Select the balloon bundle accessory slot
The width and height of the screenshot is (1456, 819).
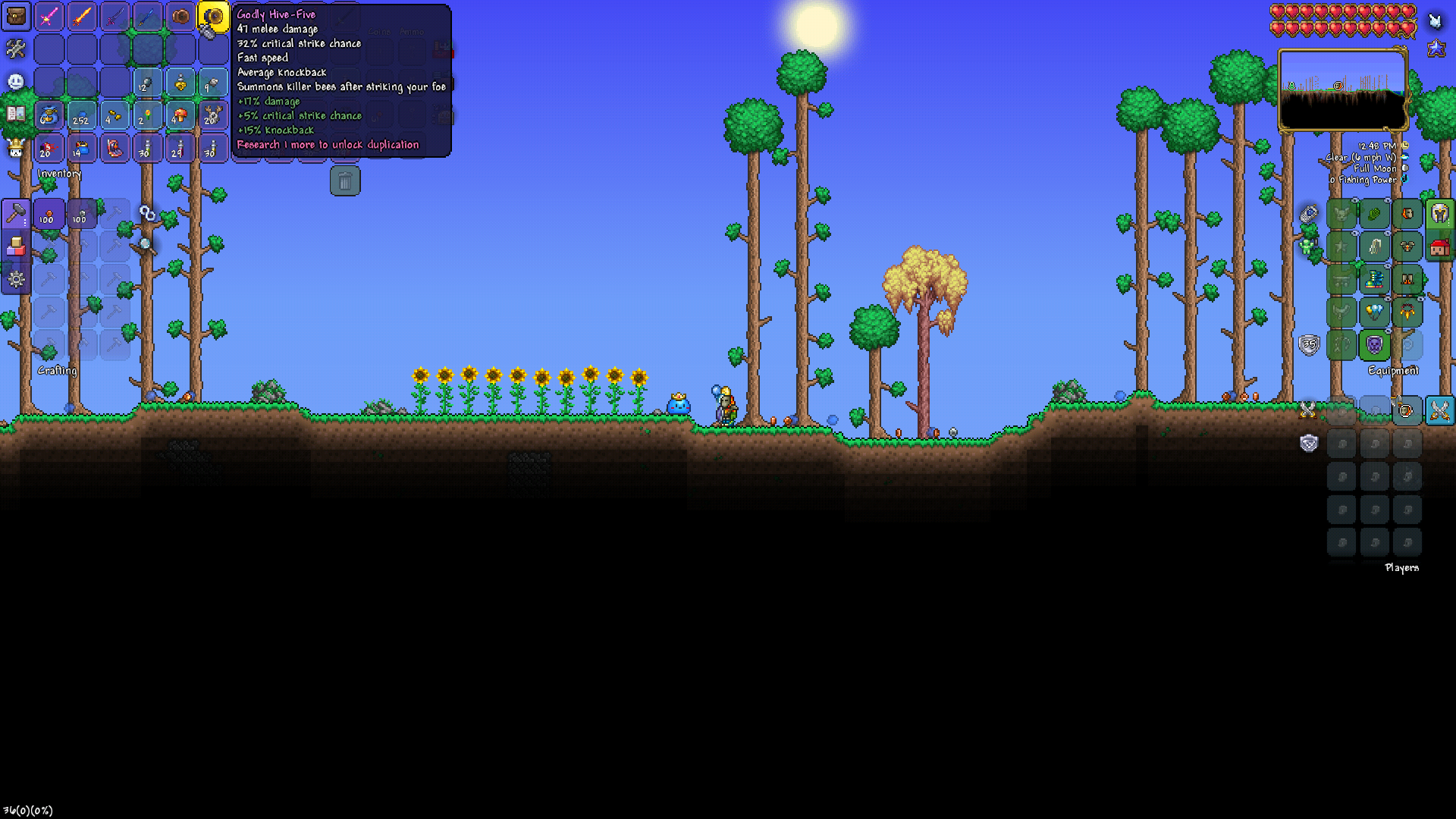pyautogui.click(x=1374, y=312)
